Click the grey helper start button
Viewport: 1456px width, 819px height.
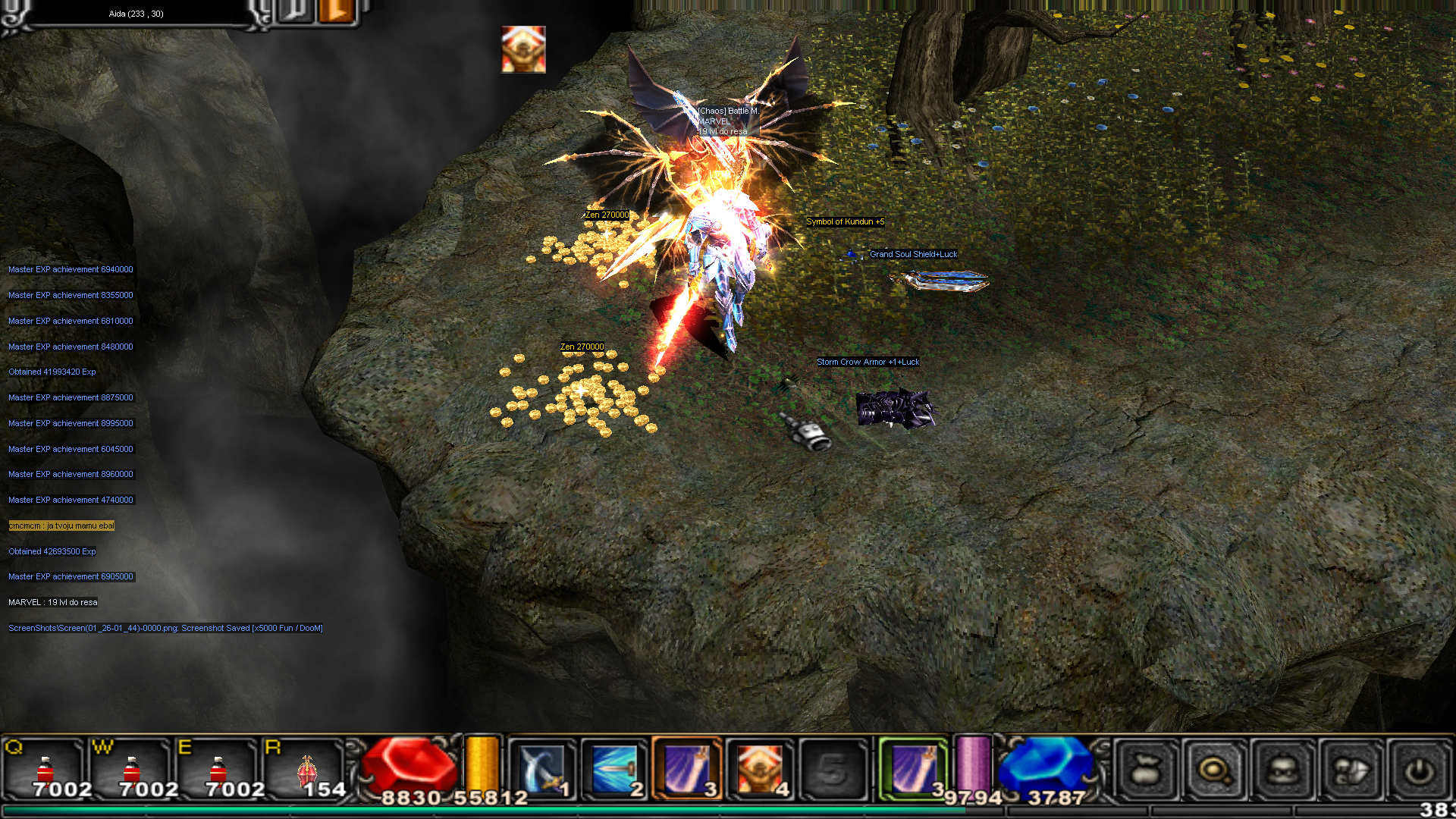coord(296,11)
